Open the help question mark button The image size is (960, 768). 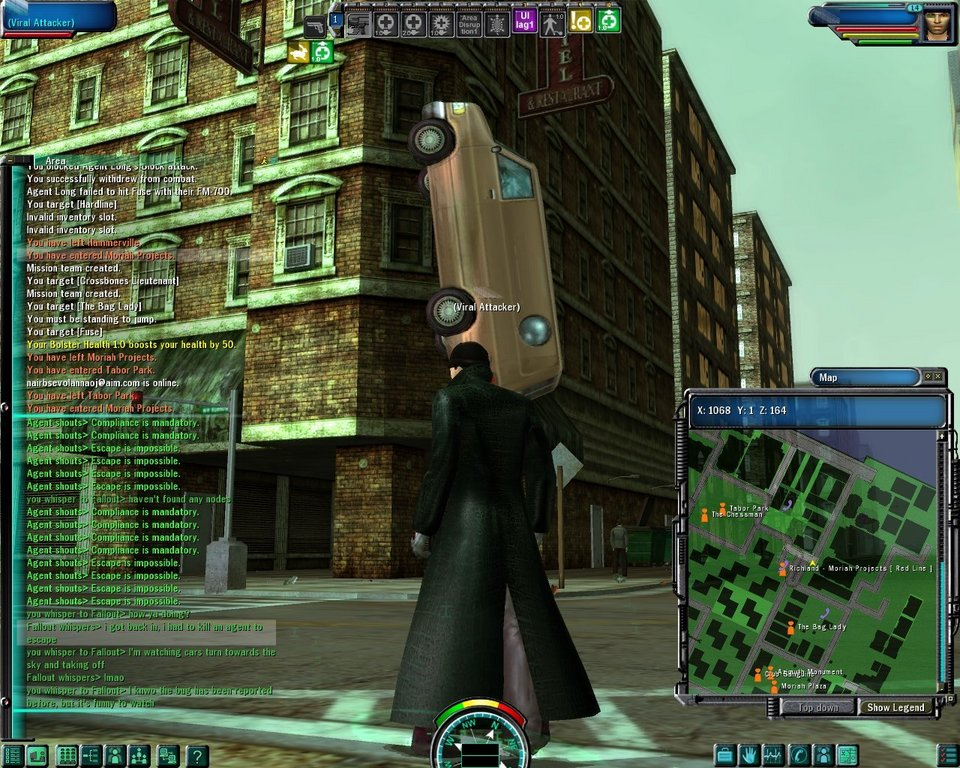coord(198,756)
